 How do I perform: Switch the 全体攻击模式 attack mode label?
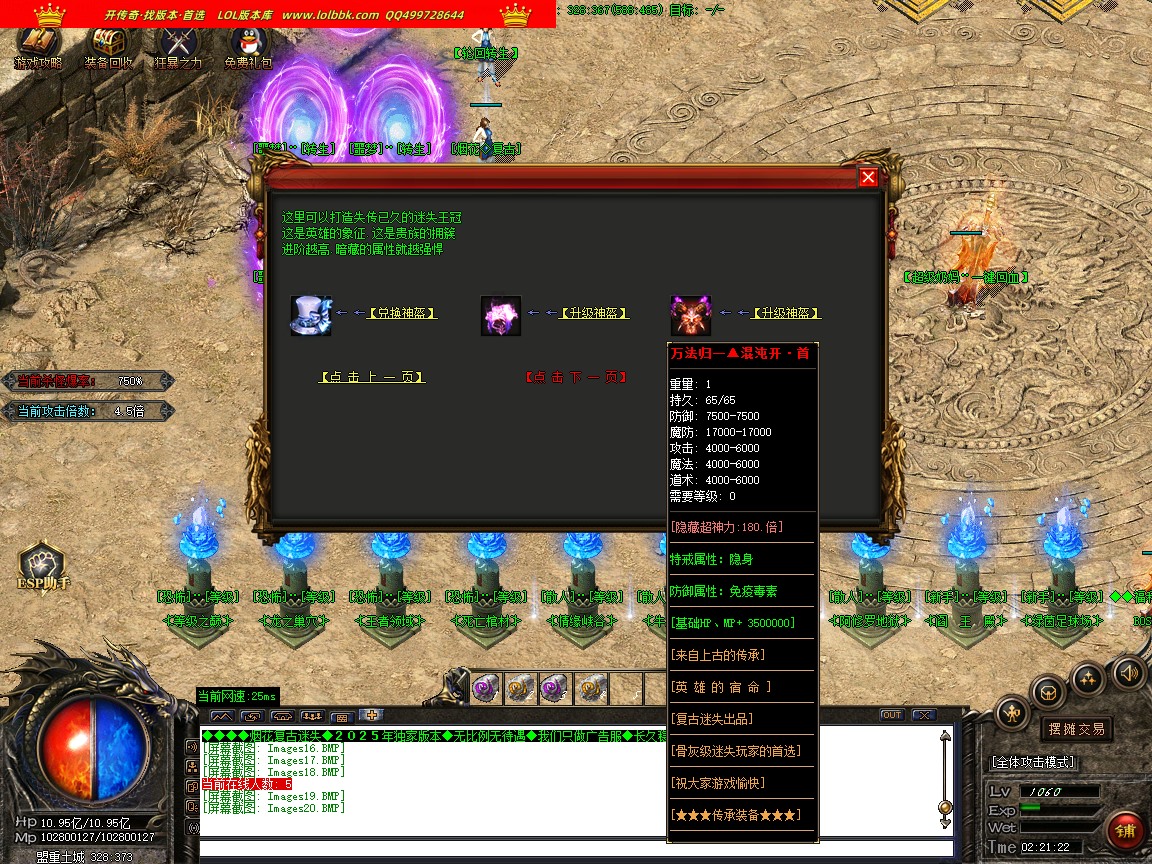[x=1033, y=762]
